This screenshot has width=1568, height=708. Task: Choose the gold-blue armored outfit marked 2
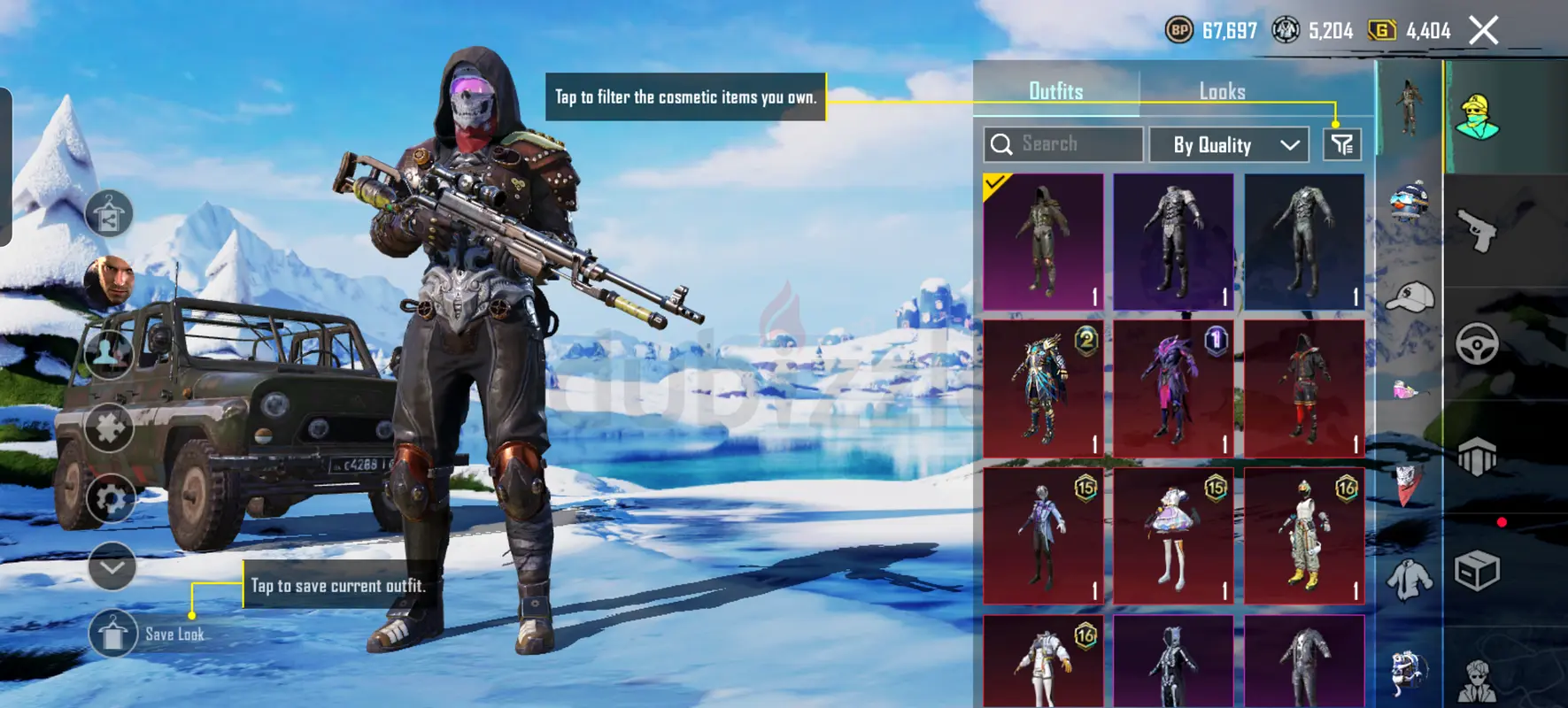pos(1044,389)
